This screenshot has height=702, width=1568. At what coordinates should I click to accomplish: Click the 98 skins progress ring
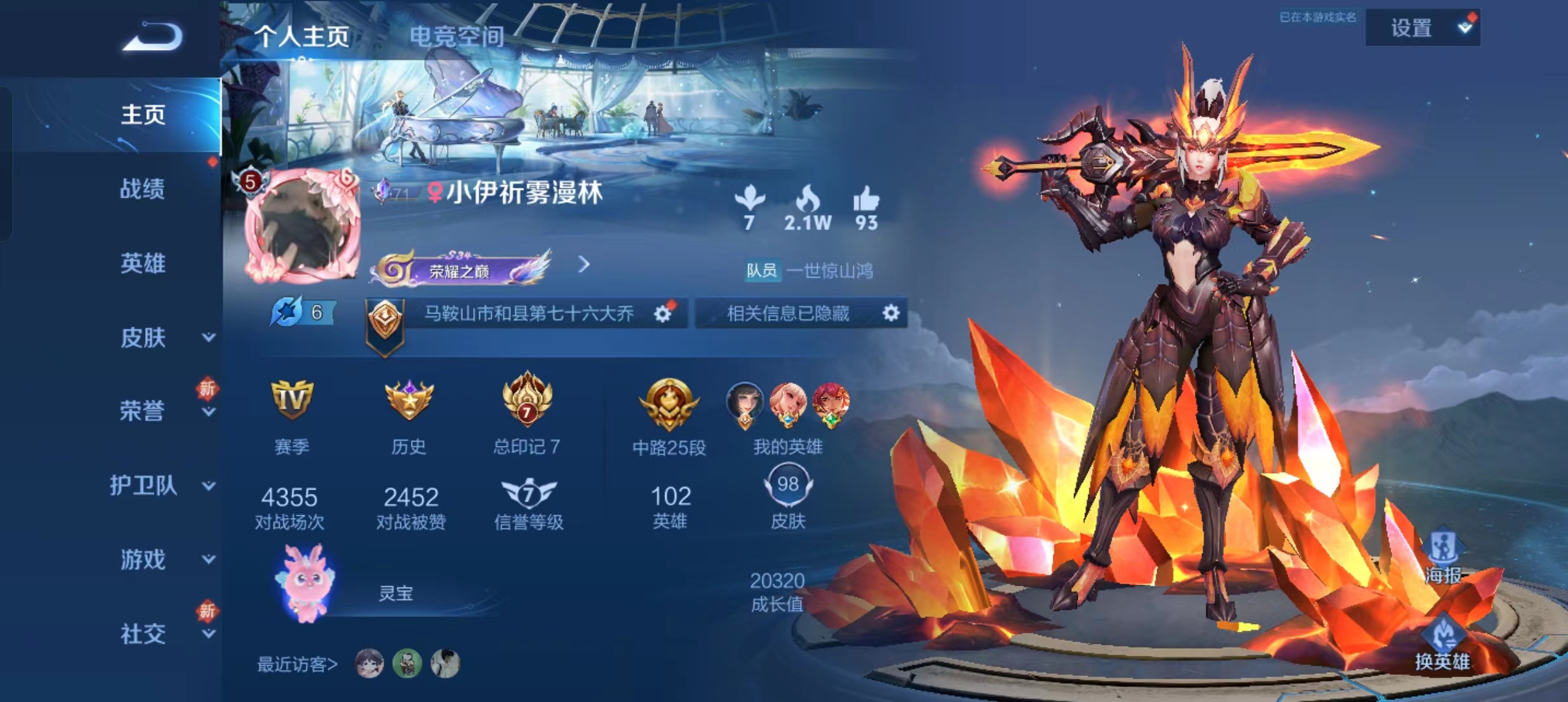pos(788,483)
